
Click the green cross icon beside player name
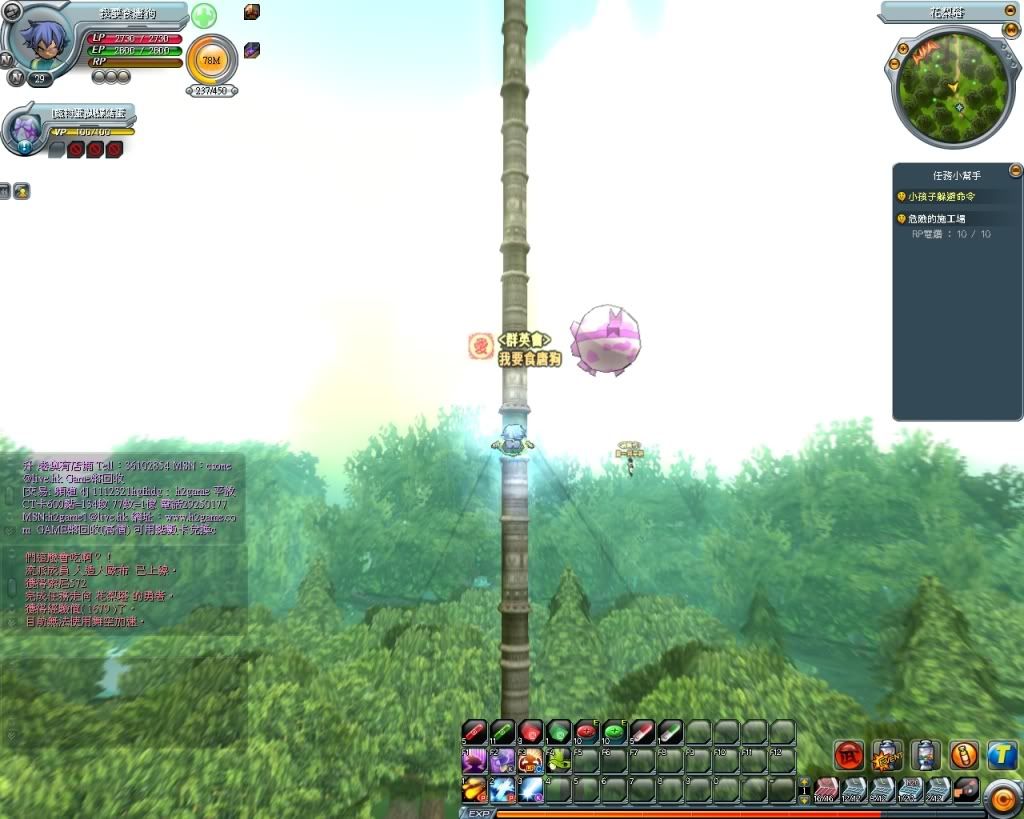pos(204,16)
